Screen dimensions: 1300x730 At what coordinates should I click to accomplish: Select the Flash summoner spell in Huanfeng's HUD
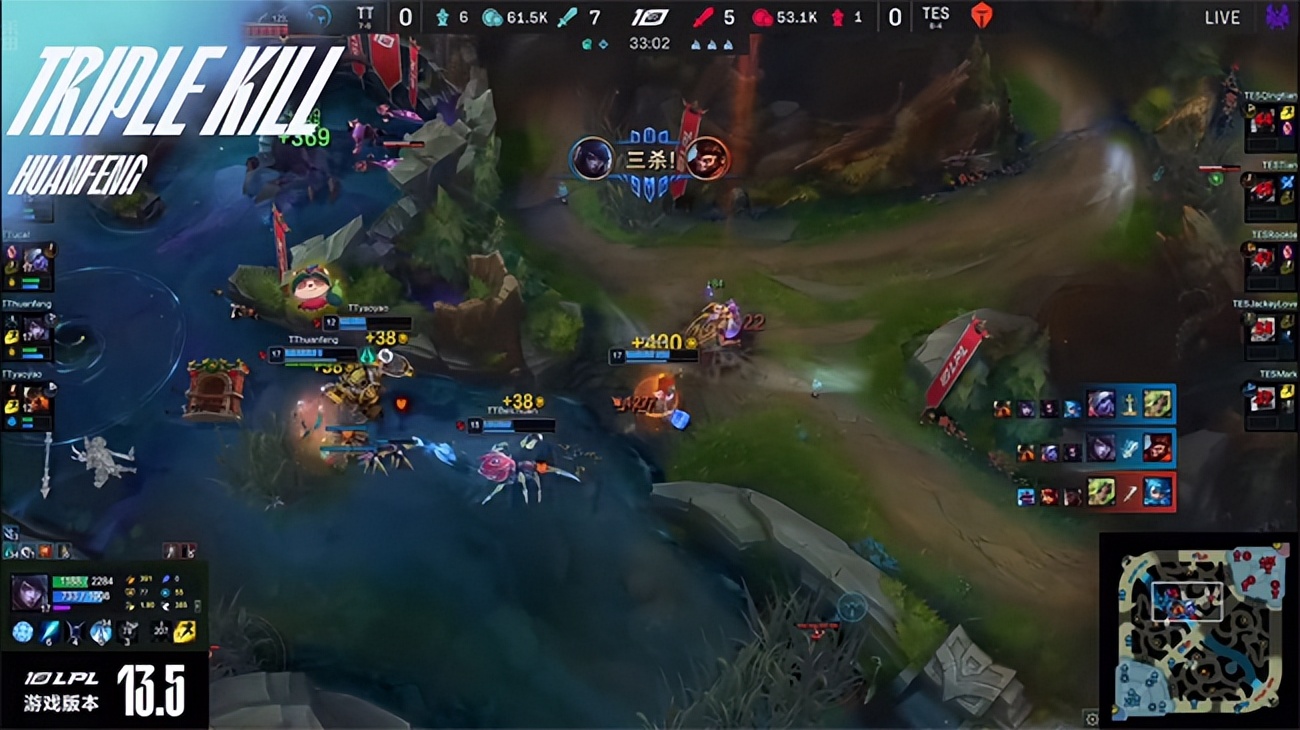click(183, 631)
